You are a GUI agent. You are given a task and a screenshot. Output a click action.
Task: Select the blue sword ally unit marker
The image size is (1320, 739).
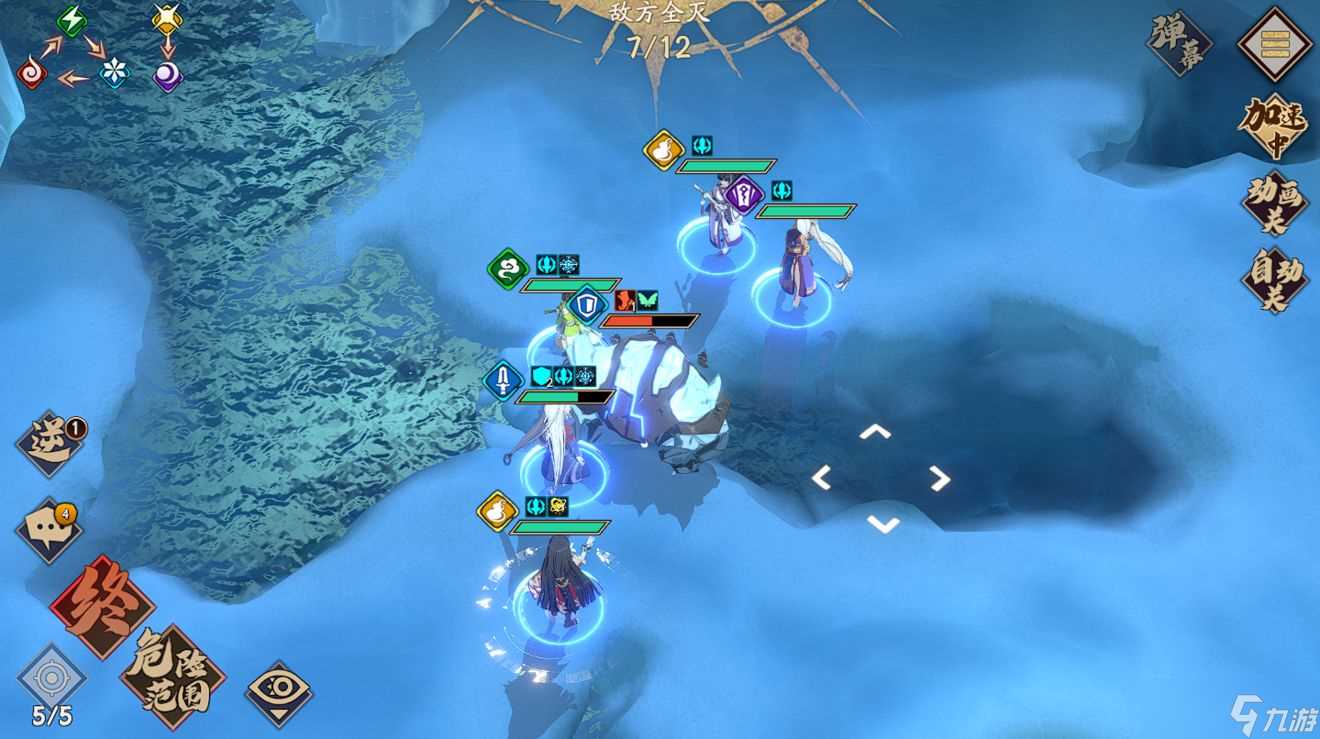[x=503, y=380]
